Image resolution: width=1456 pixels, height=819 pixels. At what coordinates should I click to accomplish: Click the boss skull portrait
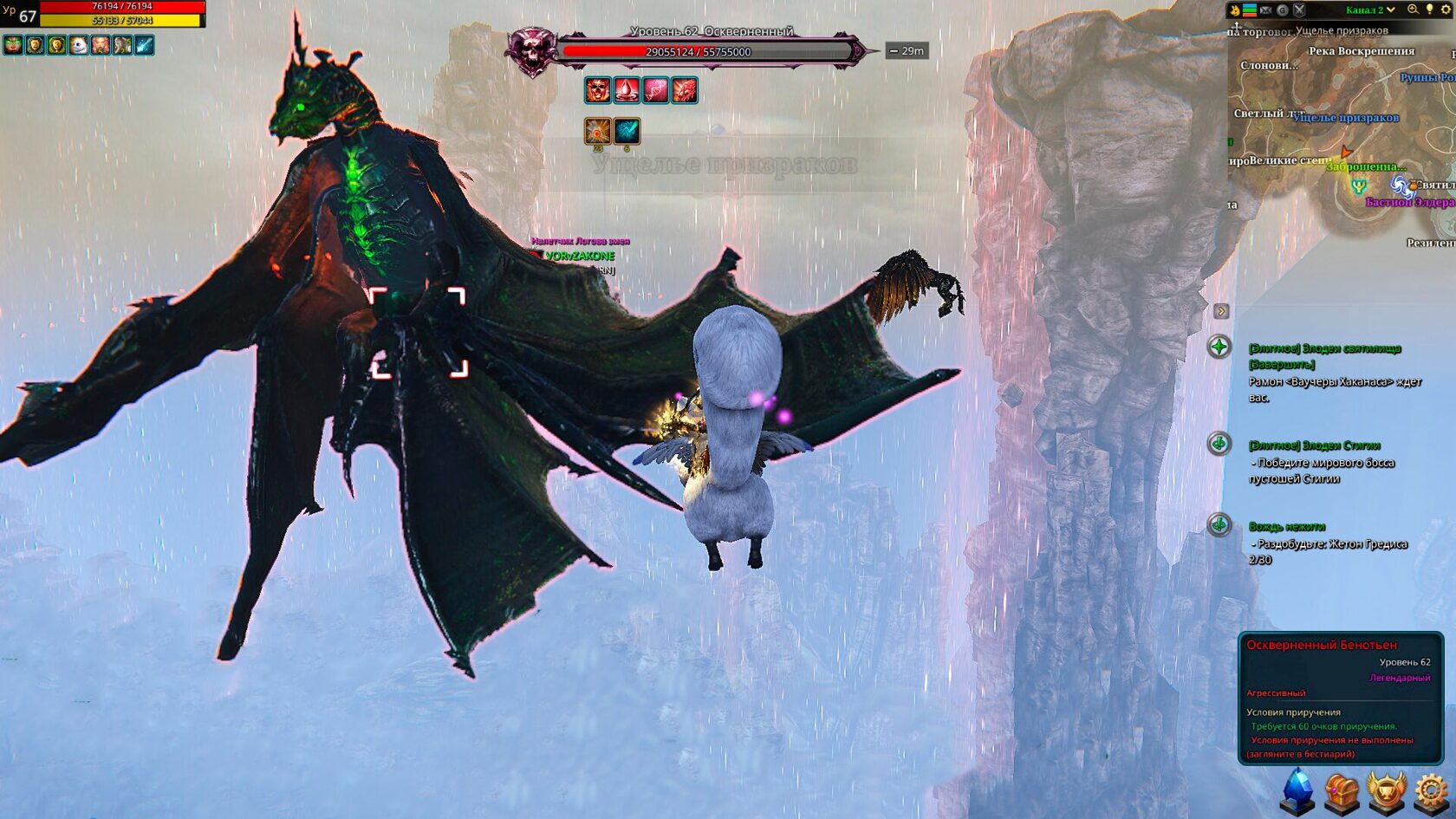[531, 50]
